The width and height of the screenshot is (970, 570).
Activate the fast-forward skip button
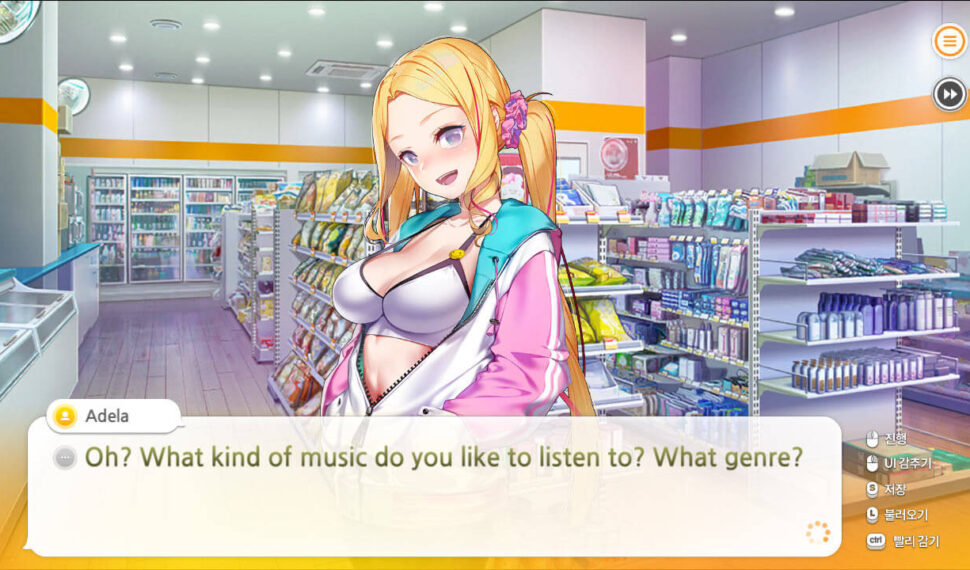(949, 94)
